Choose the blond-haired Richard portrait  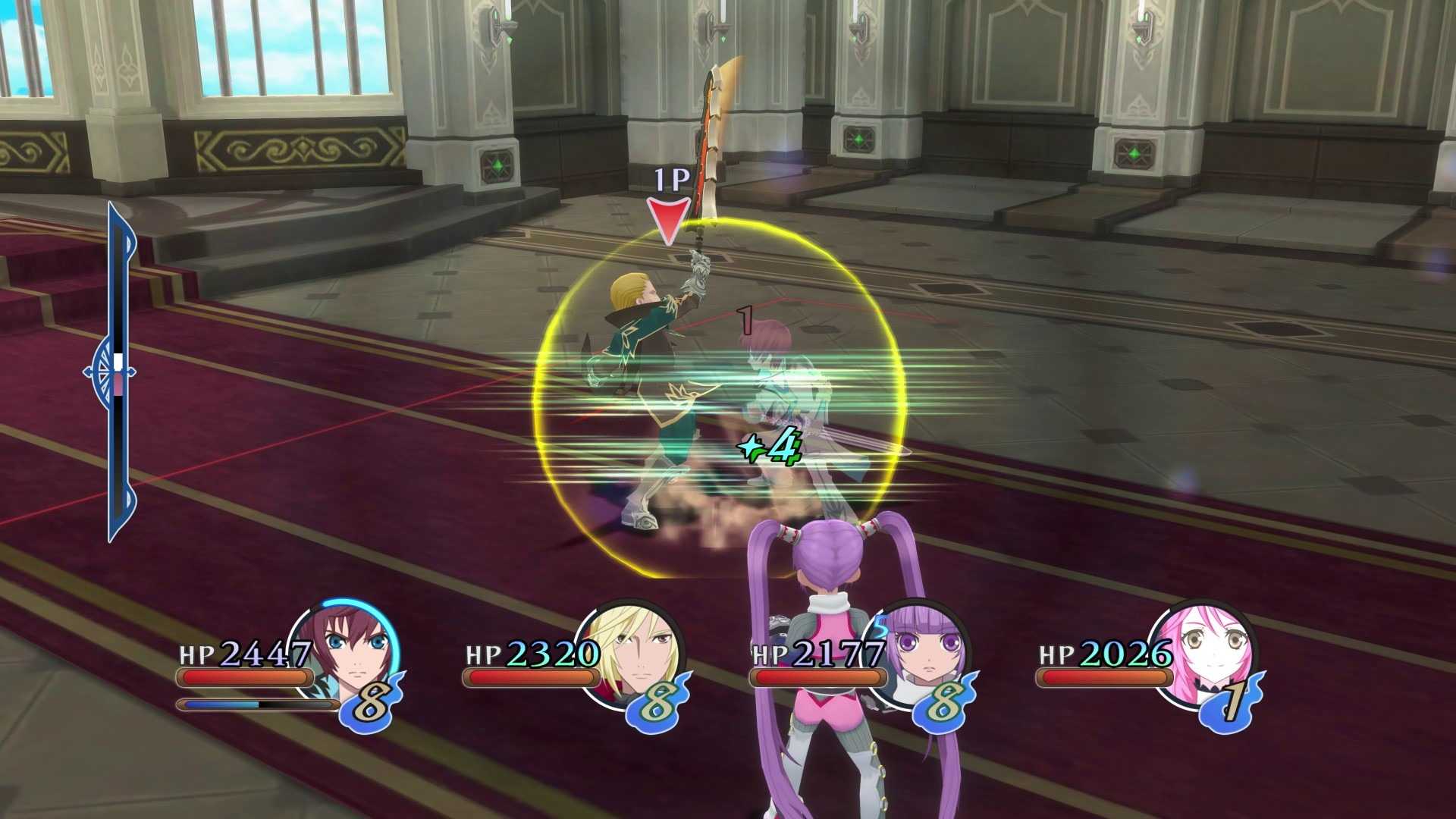(635, 651)
